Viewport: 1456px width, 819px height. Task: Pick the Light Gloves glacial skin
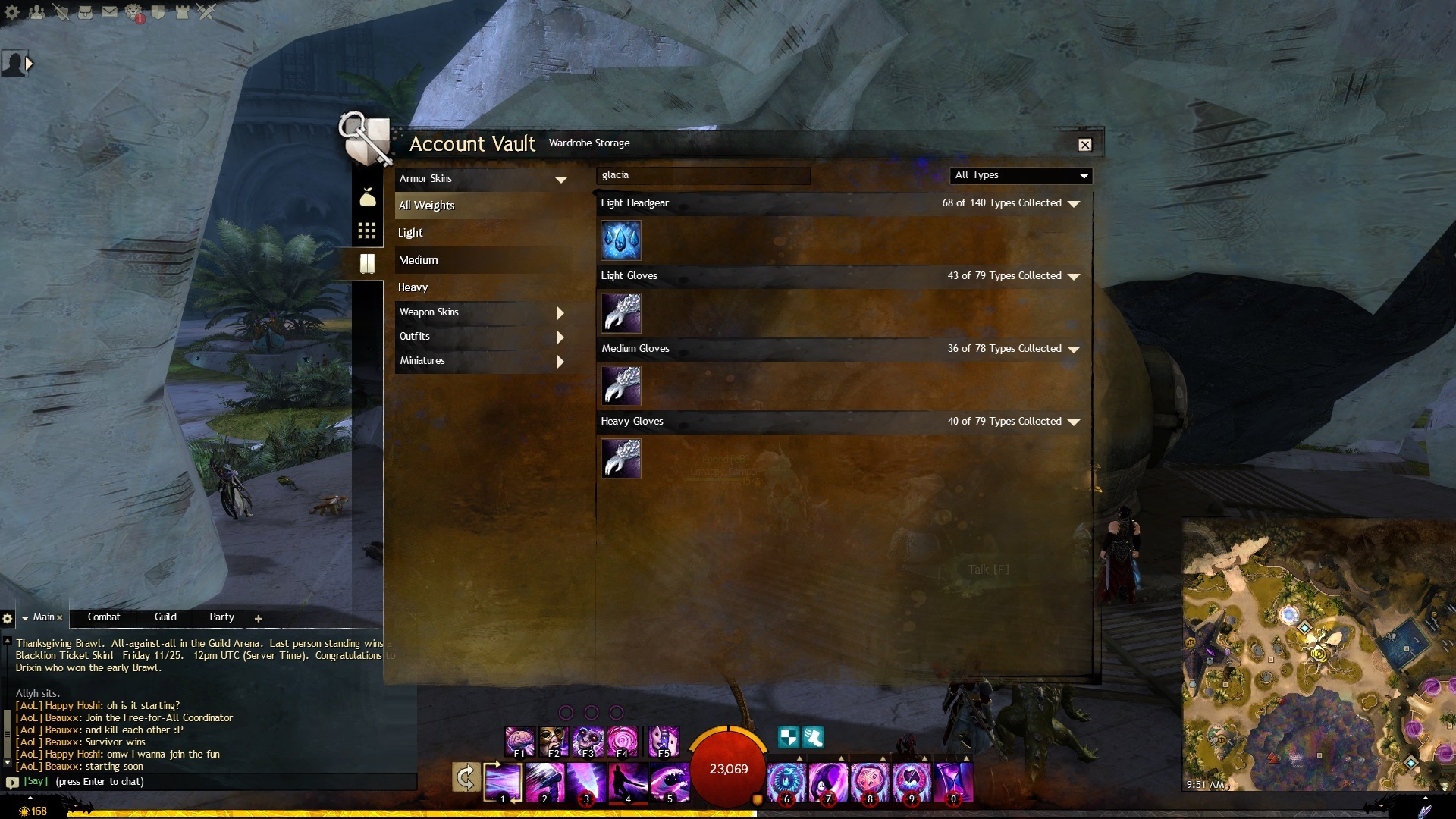(621, 313)
